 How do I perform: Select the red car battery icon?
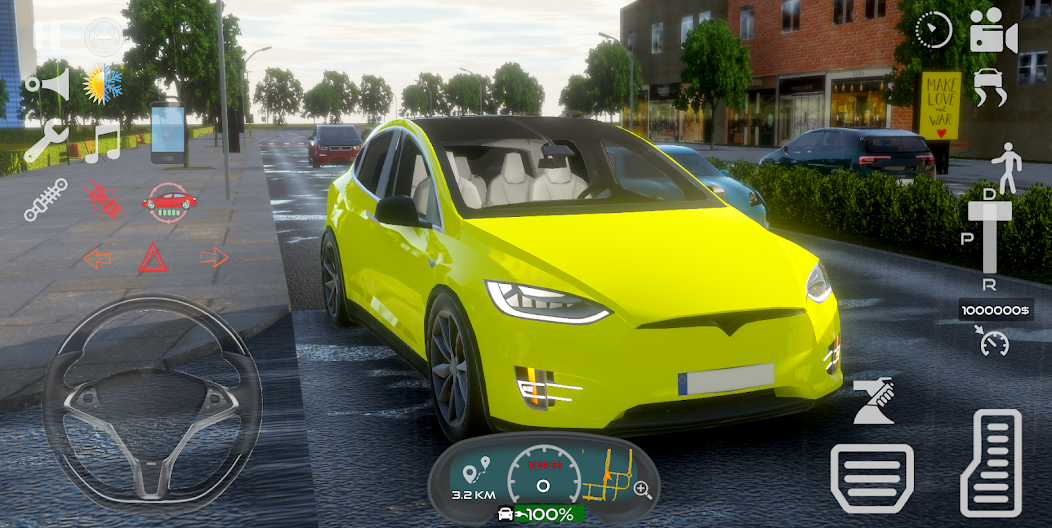(169, 201)
